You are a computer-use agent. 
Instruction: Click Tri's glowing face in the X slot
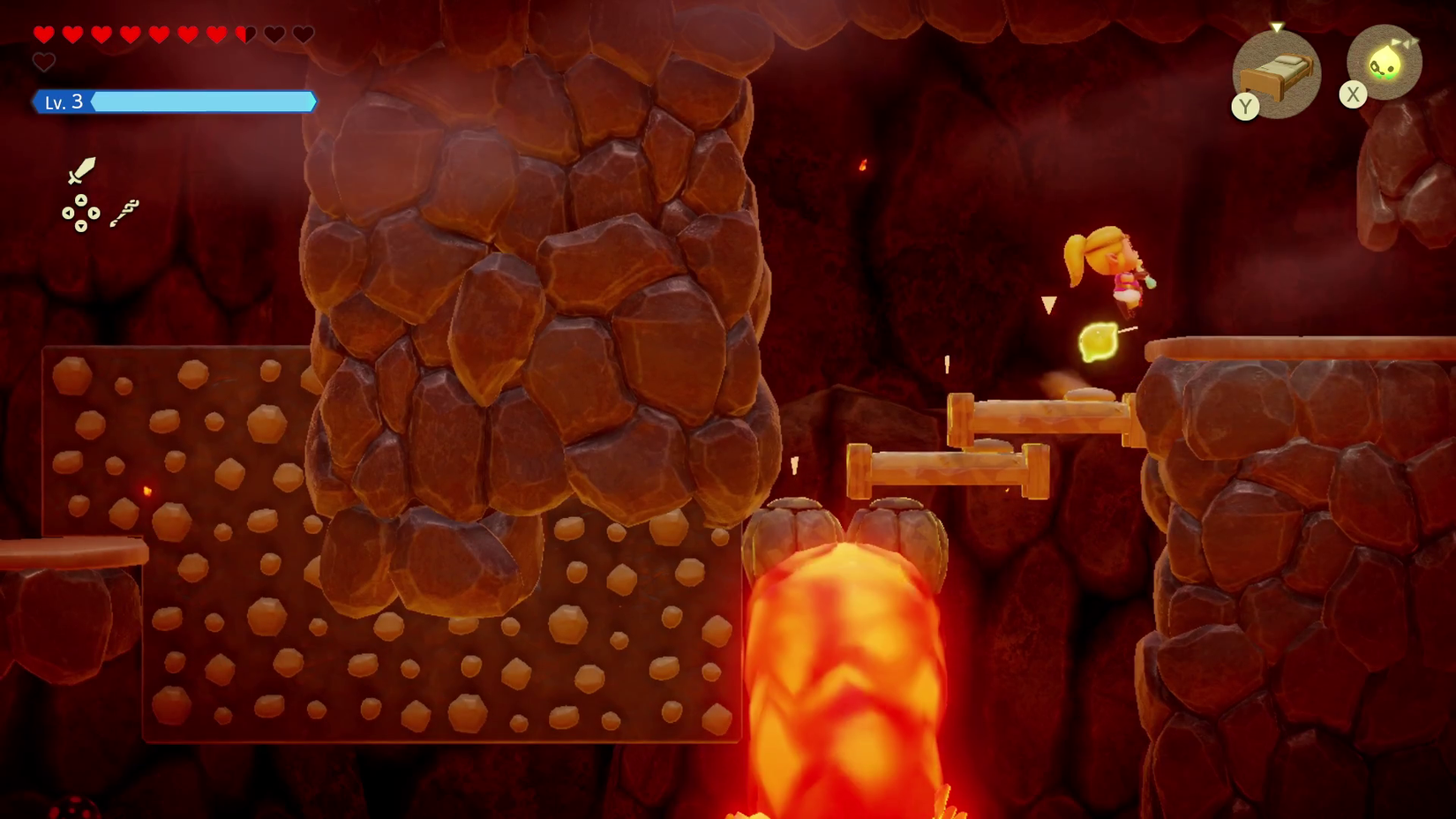click(x=1384, y=62)
